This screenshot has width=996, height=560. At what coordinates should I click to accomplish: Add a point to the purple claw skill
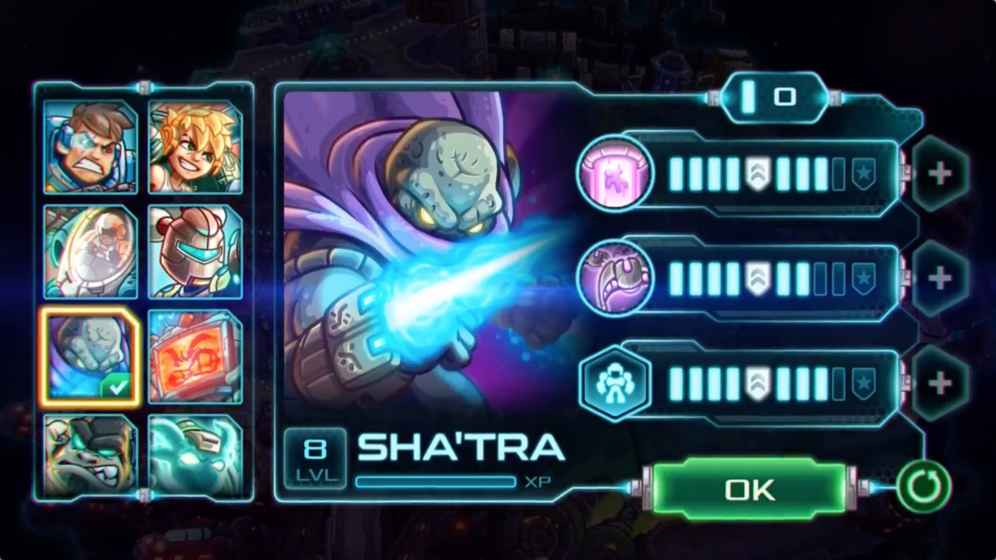(x=938, y=278)
